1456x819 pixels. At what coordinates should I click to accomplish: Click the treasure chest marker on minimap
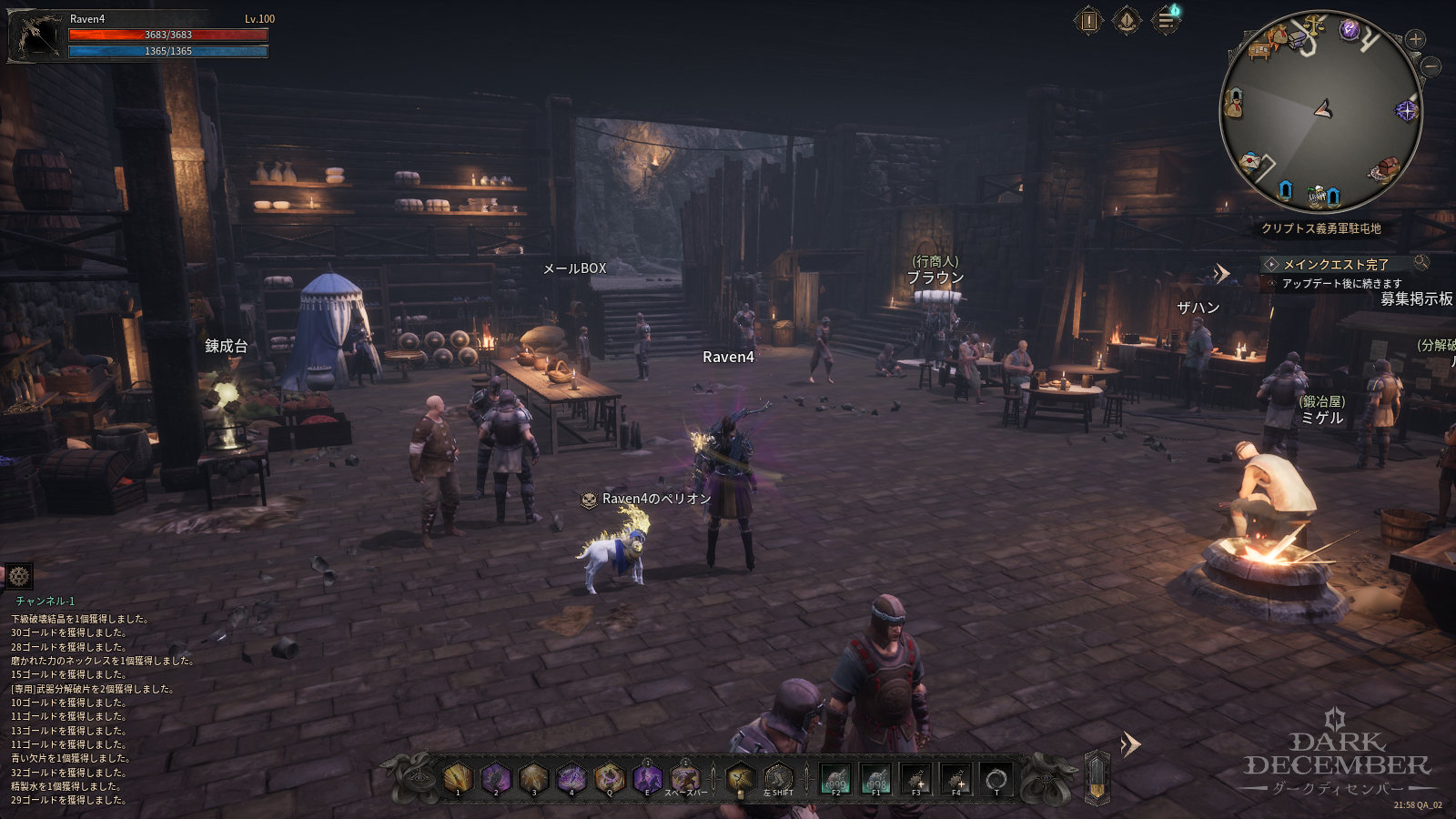point(1386,169)
